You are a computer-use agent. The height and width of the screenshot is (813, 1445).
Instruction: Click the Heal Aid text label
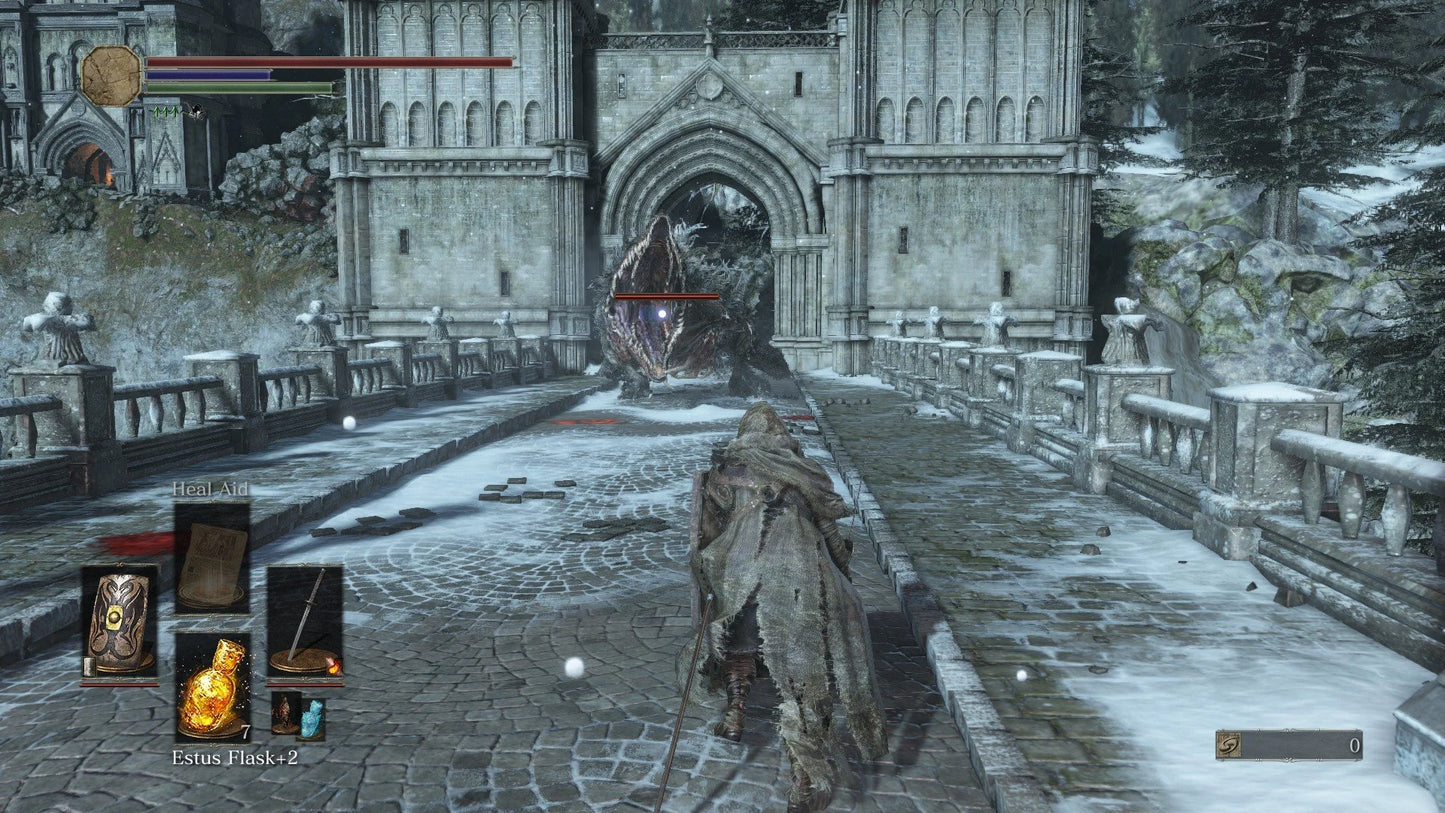(x=210, y=491)
